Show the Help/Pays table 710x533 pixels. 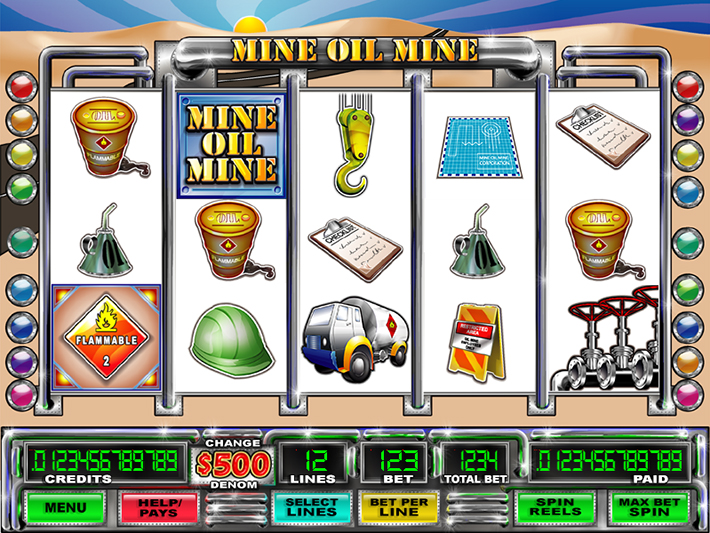pyautogui.click(x=157, y=507)
